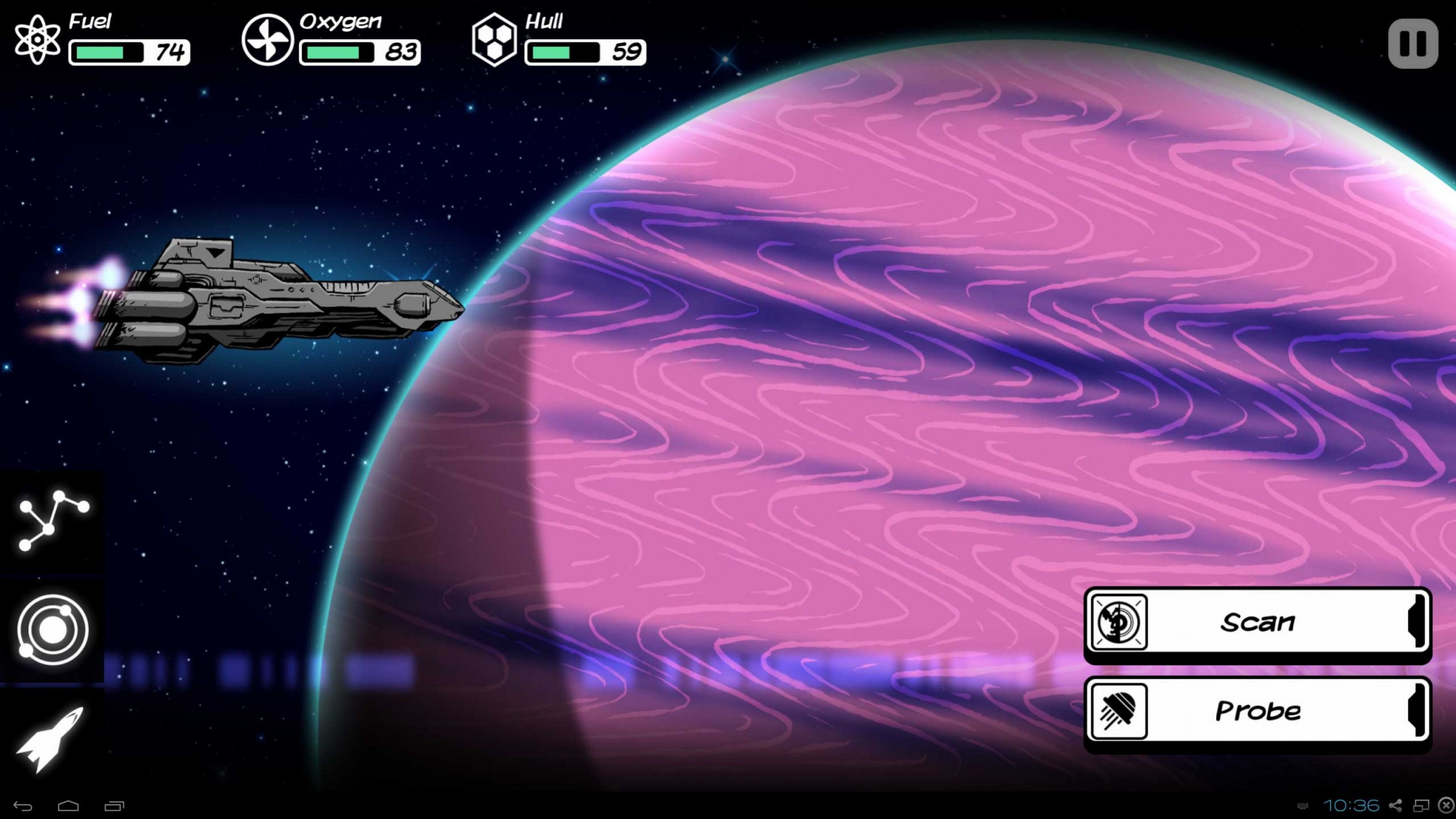Open the star map constellation icon
The width and height of the screenshot is (1456, 819).
click(x=53, y=521)
